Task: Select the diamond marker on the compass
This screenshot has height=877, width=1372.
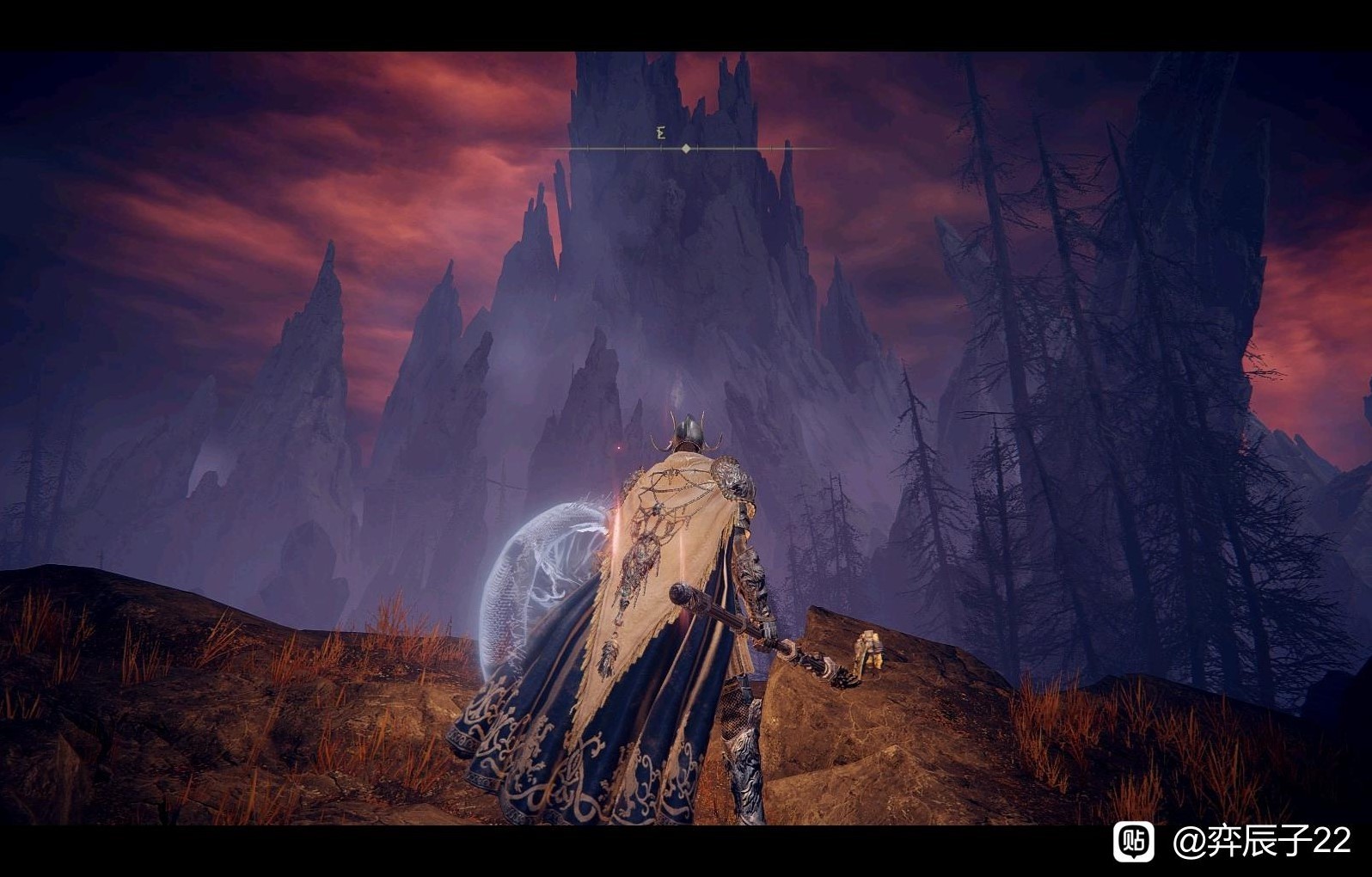Action: click(x=686, y=149)
